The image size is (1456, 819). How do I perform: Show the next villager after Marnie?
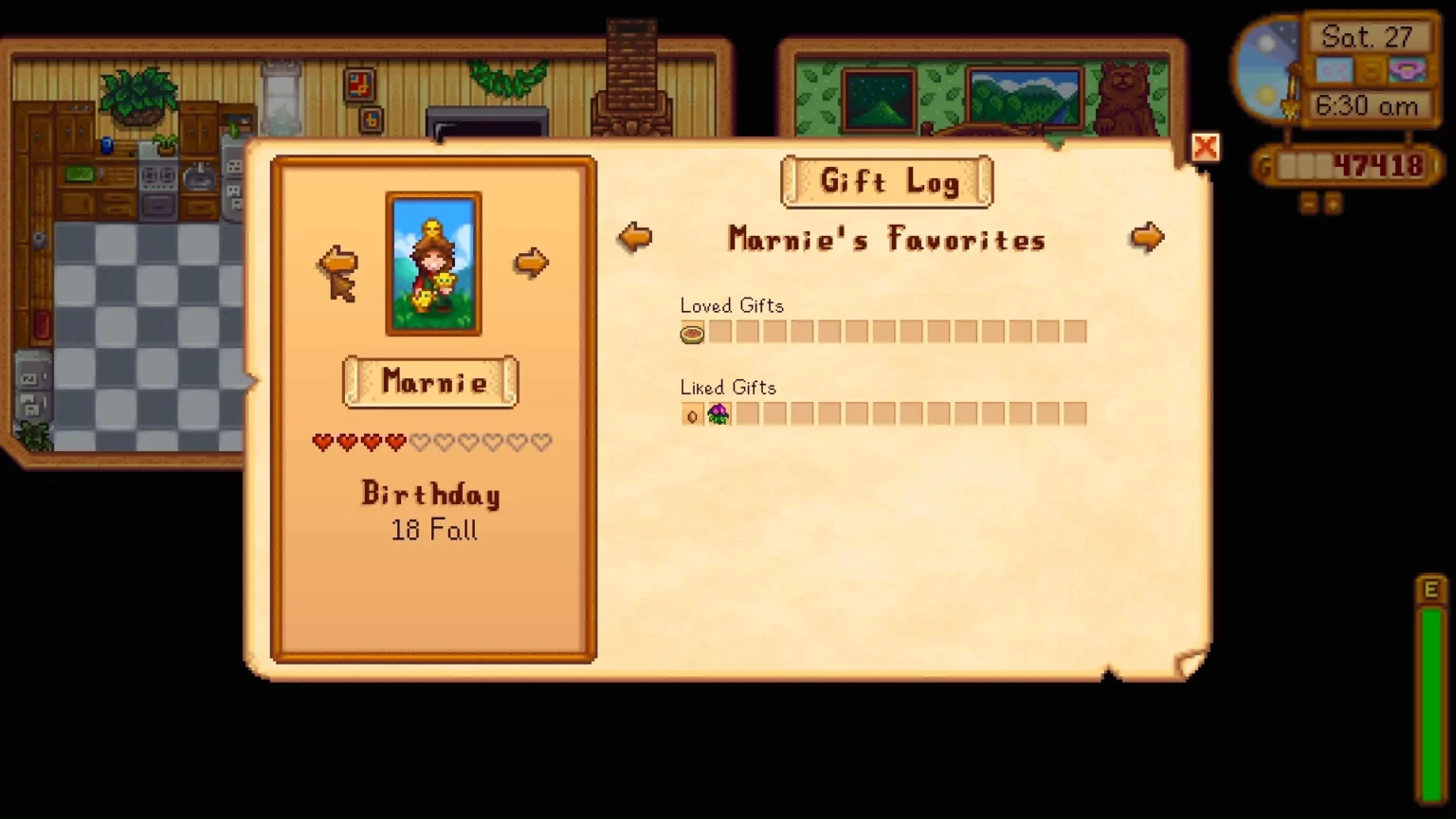(532, 263)
